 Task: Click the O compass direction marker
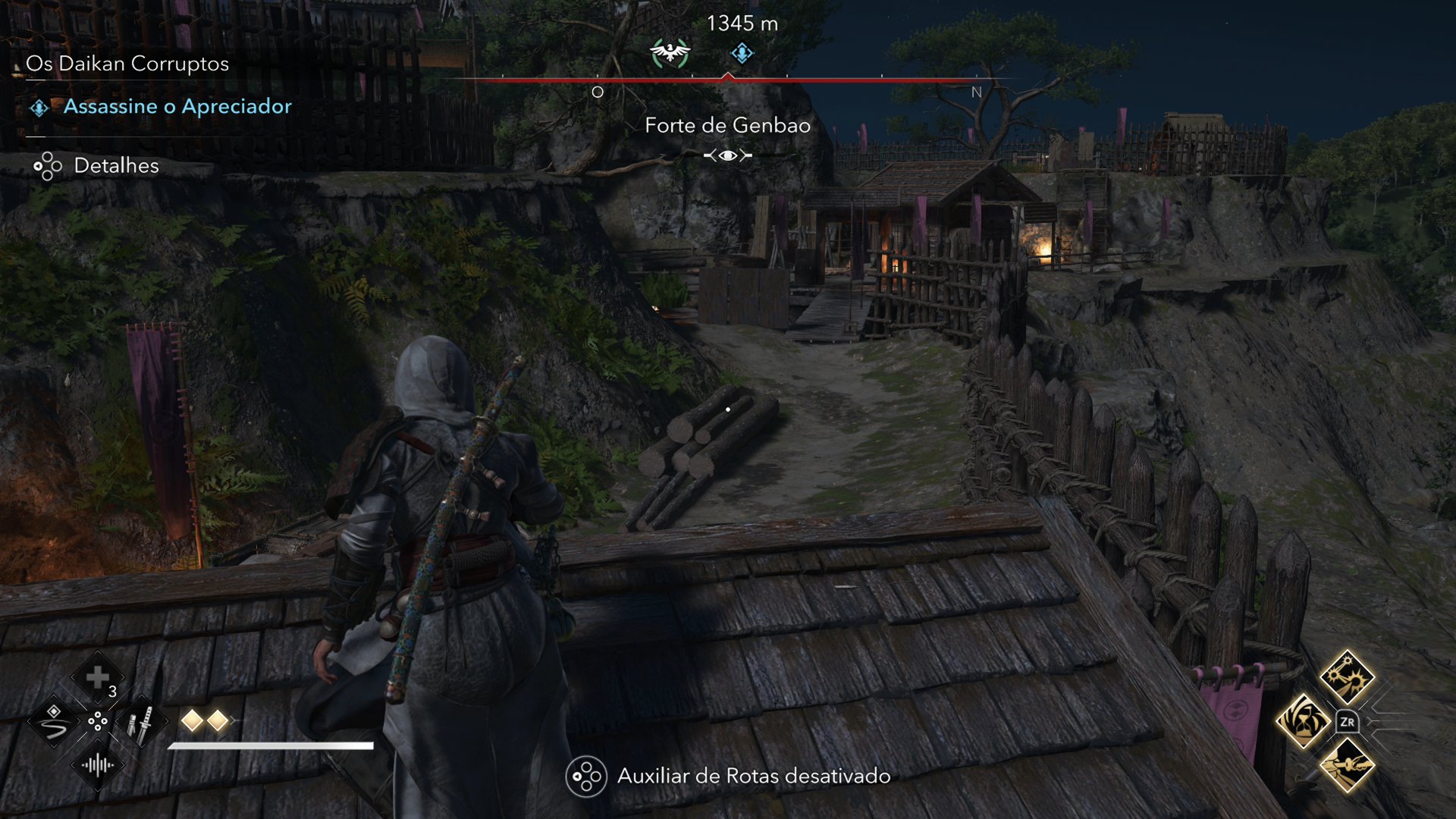point(597,91)
